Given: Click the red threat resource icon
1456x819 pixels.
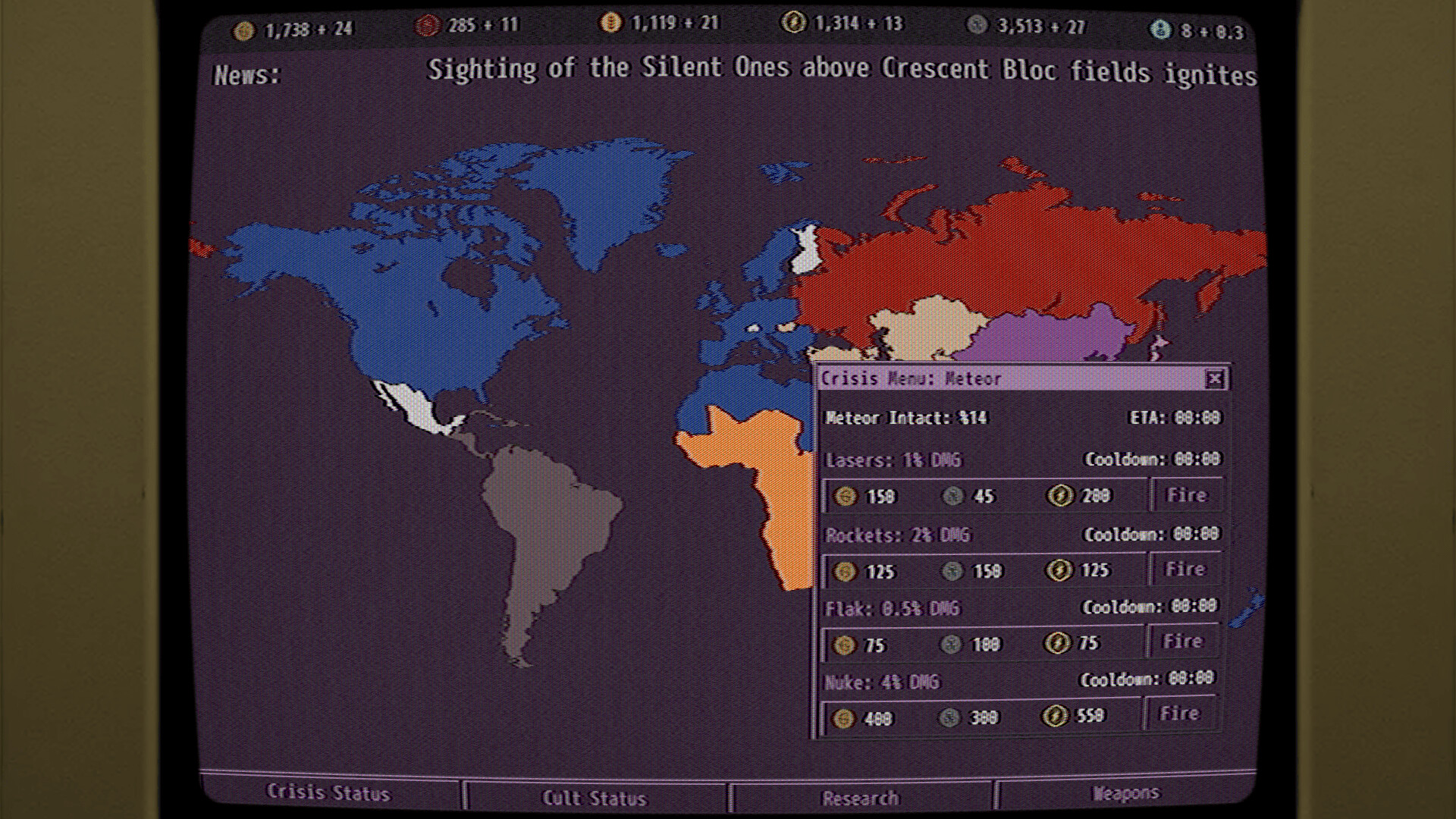Looking at the screenshot, I should 426,24.
